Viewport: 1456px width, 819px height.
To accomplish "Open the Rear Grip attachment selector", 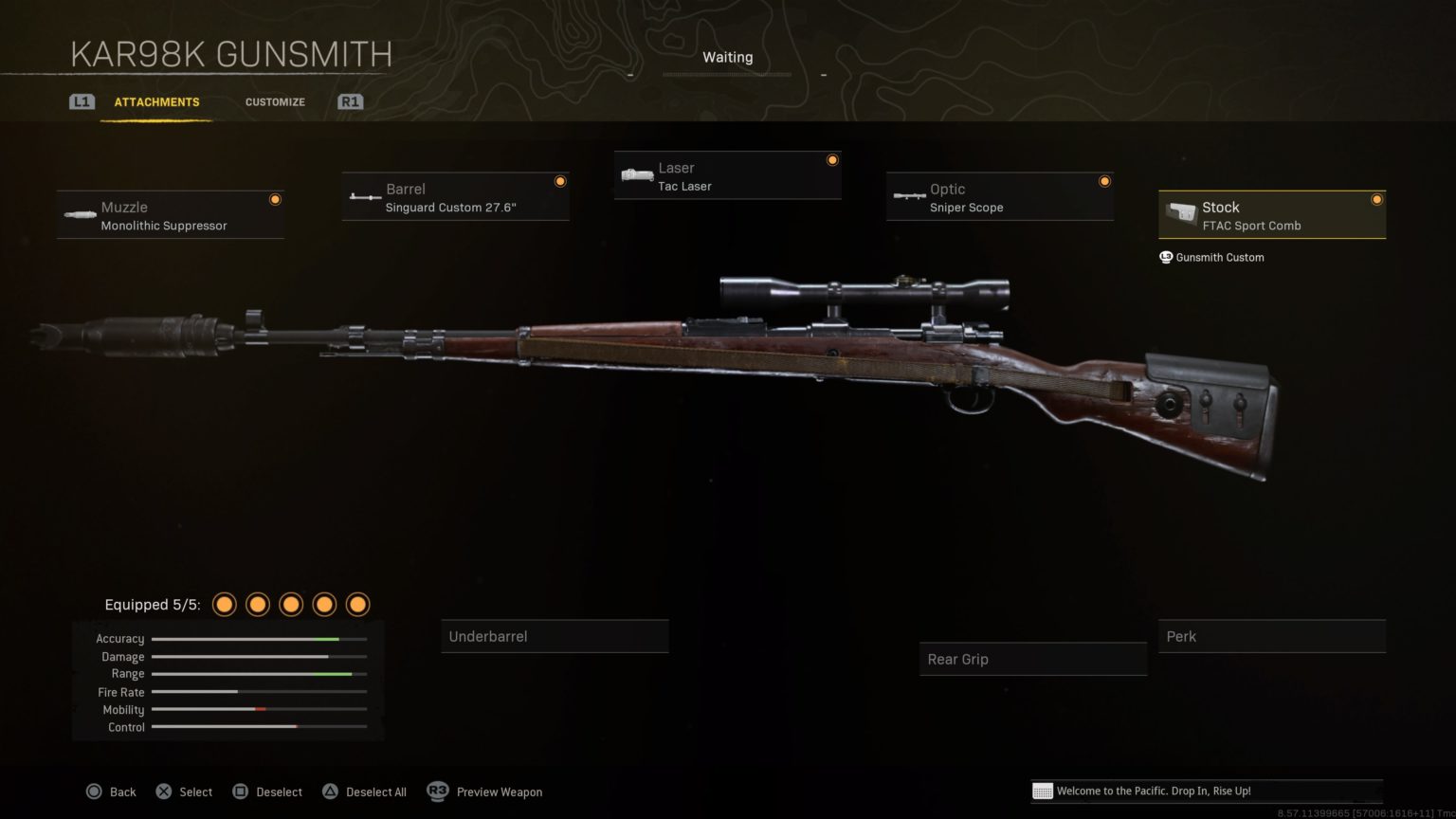I will tap(1032, 659).
